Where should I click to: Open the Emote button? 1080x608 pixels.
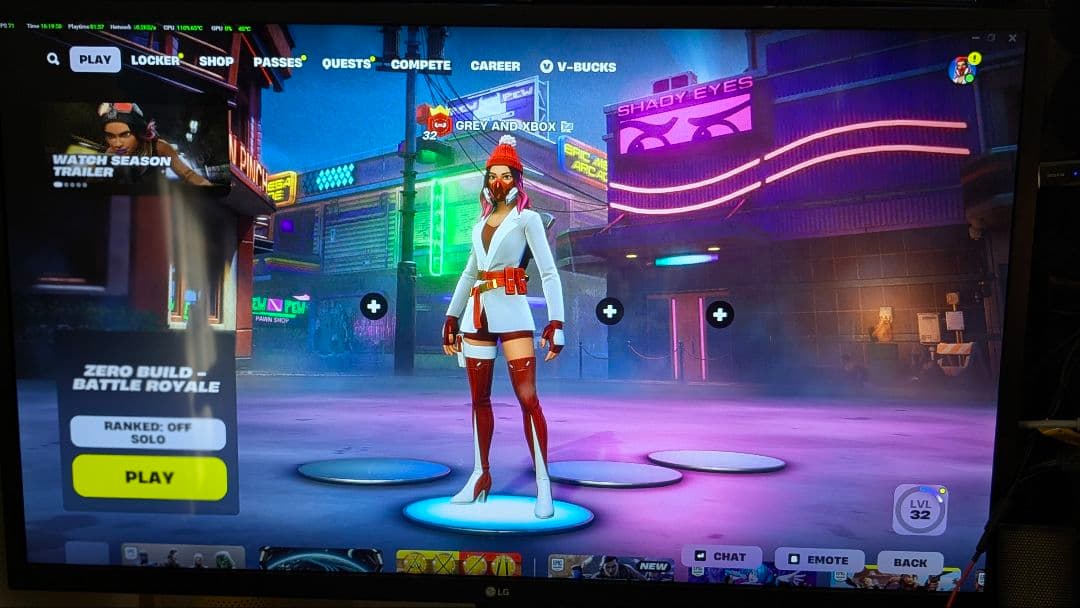pos(818,560)
